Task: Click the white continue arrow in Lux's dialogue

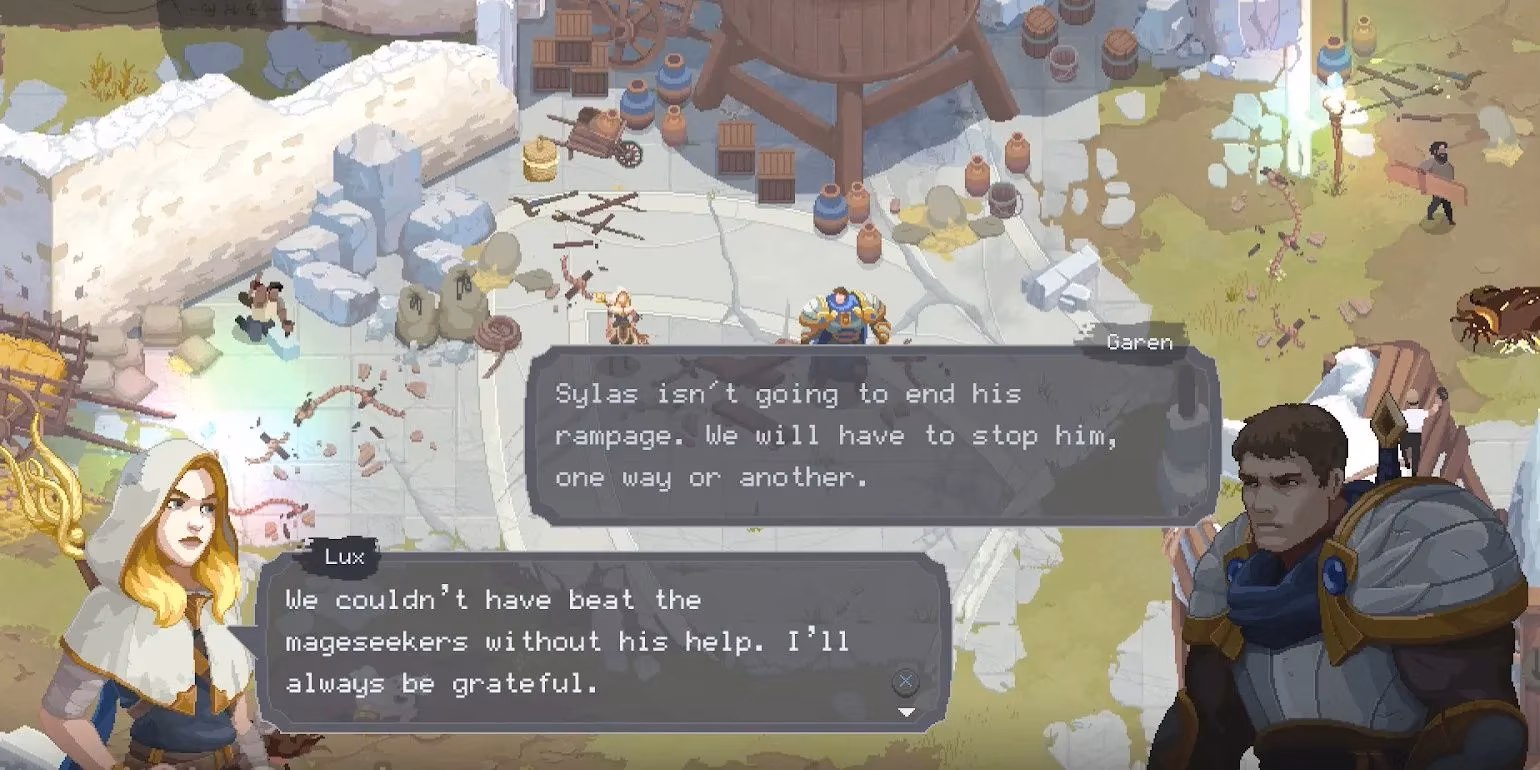Action: point(906,712)
